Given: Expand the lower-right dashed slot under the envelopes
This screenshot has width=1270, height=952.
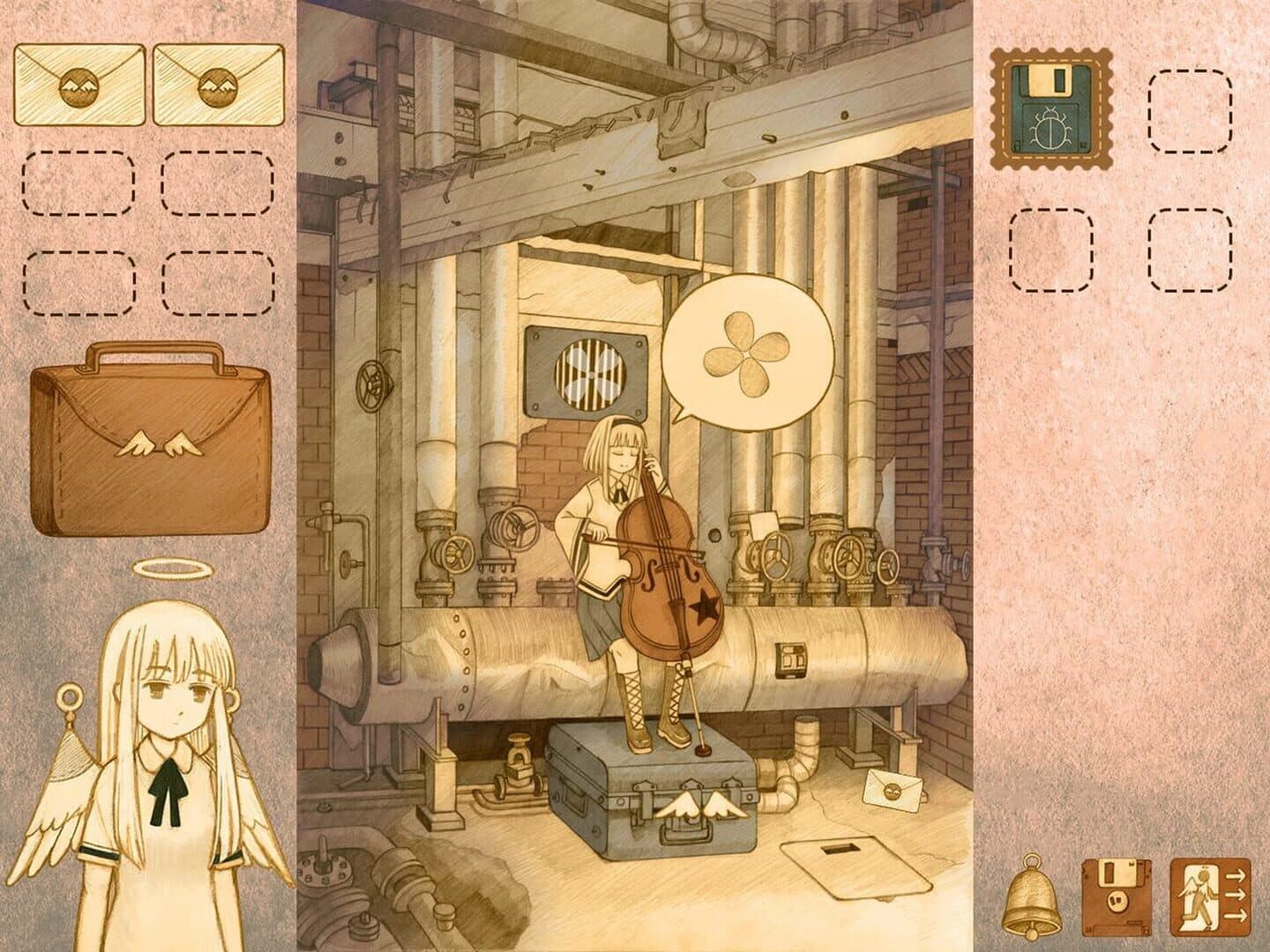Looking at the screenshot, I should pyautogui.click(x=219, y=284).
